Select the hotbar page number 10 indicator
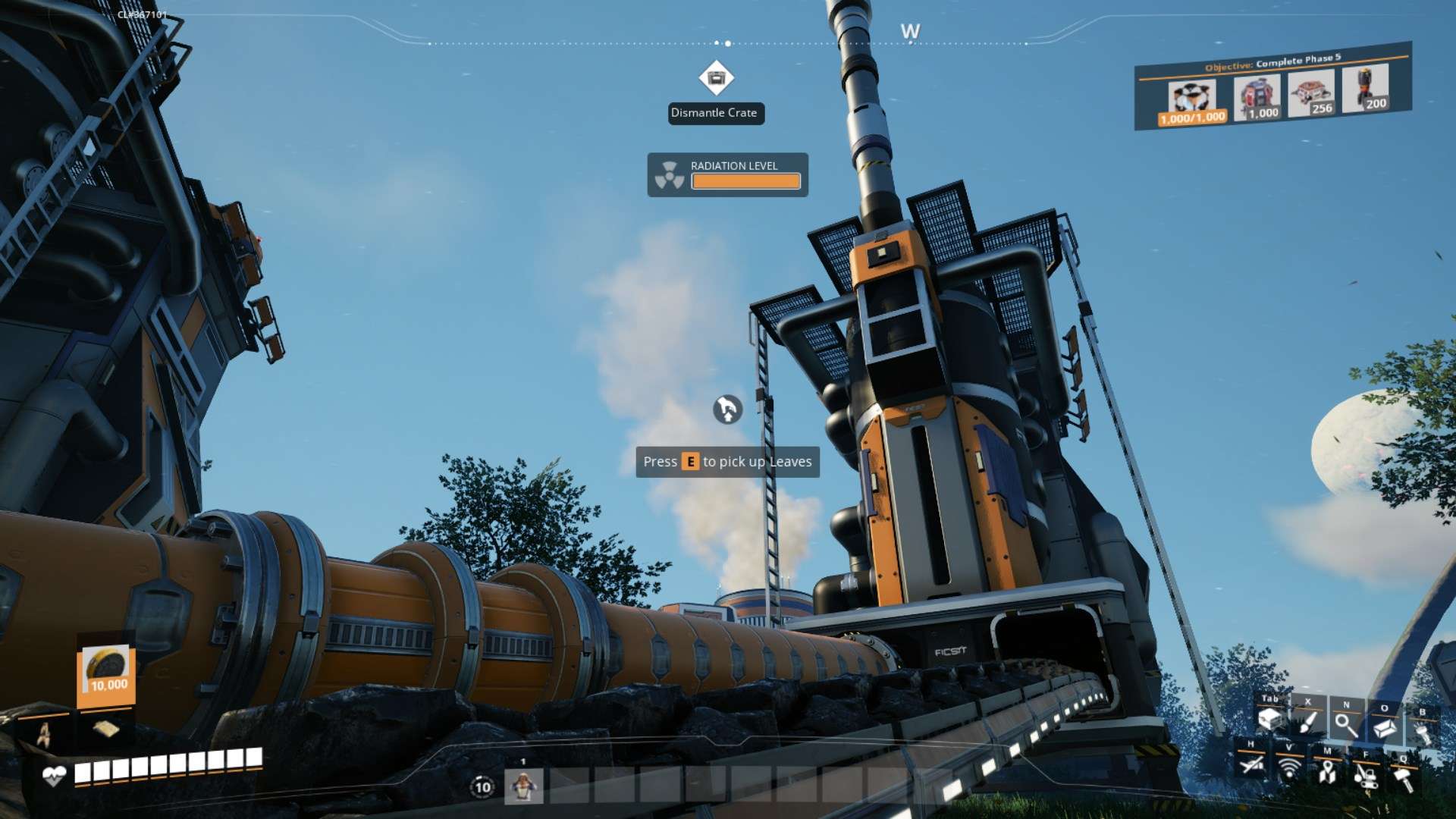1456x819 pixels. (482, 786)
